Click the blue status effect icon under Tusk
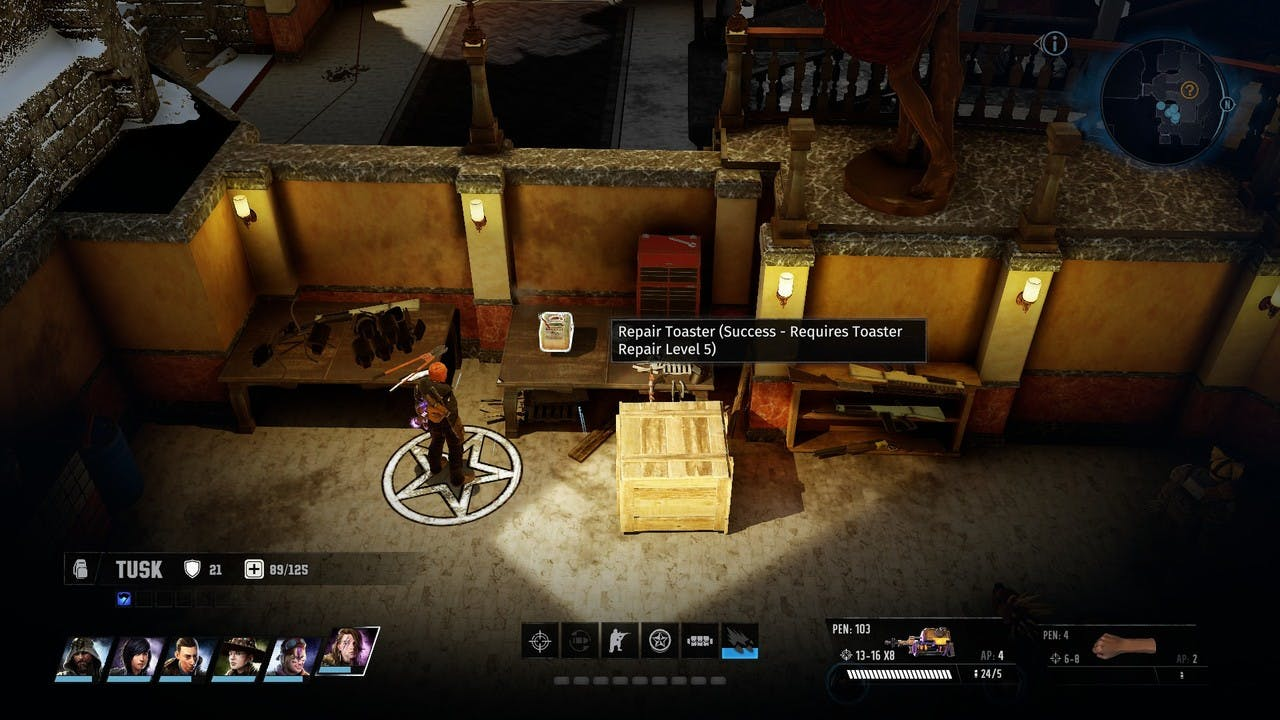This screenshot has width=1280, height=720. [x=124, y=599]
